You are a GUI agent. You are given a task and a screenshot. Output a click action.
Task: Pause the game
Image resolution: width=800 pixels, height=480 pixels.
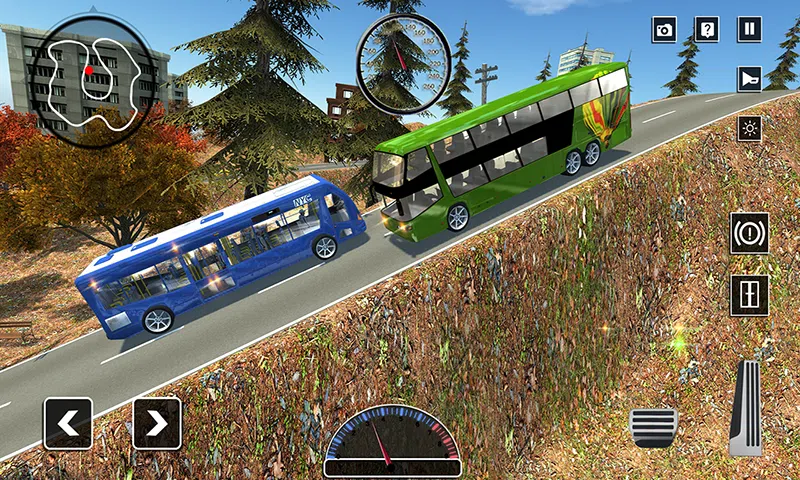(x=749, y=29)
